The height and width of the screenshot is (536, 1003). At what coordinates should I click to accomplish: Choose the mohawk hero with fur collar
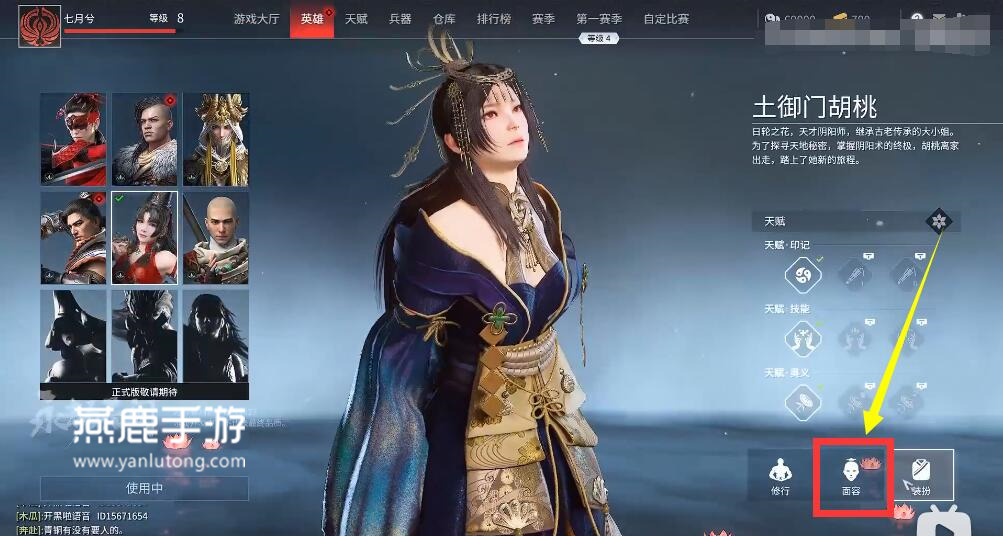pos(145,139)
